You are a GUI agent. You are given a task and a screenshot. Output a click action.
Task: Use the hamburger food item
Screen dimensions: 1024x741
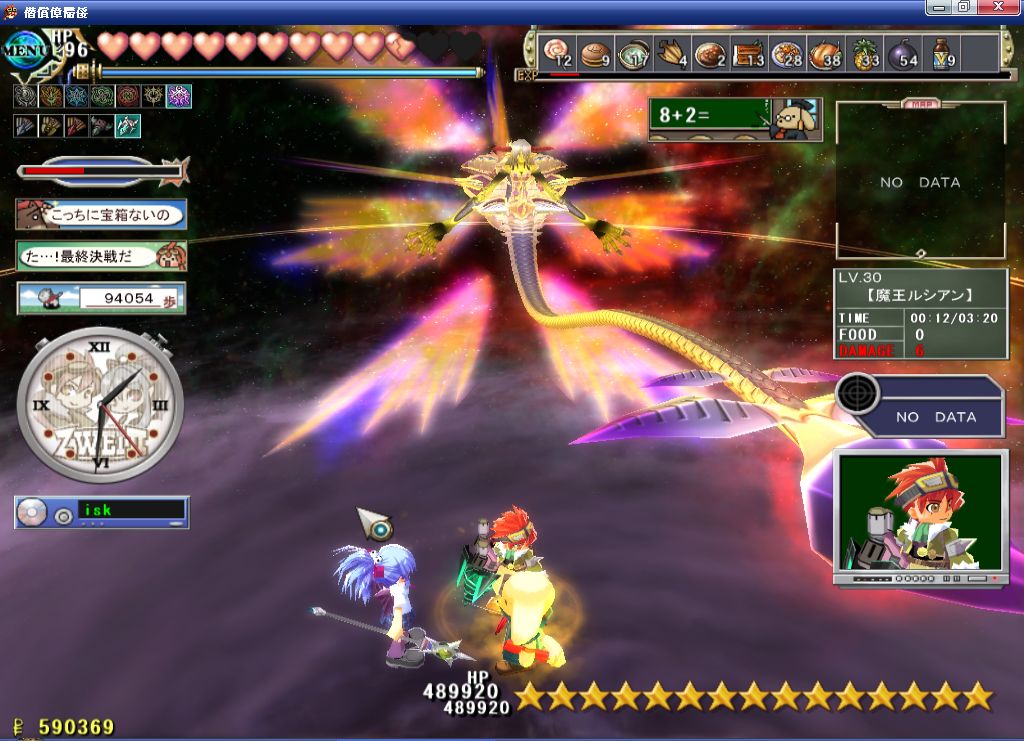click(x=594, y=53)
